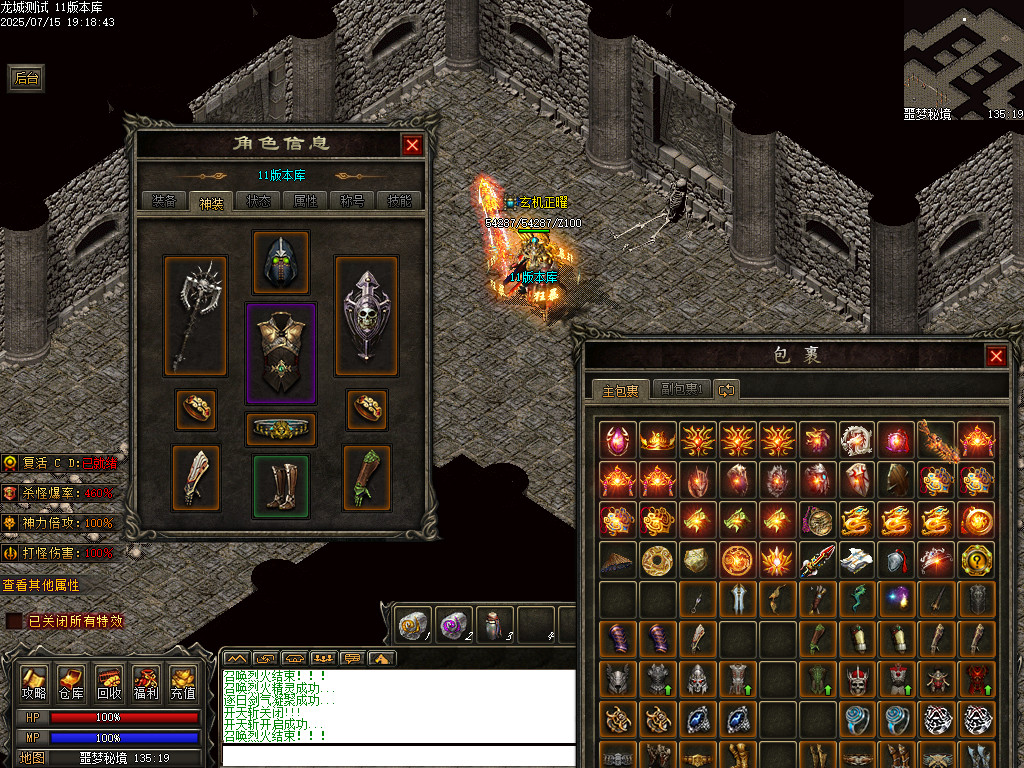Switch to the 副包裹1 secondary bag tab
This screenshot has width=1024, height=768.
tap(683, 389)
